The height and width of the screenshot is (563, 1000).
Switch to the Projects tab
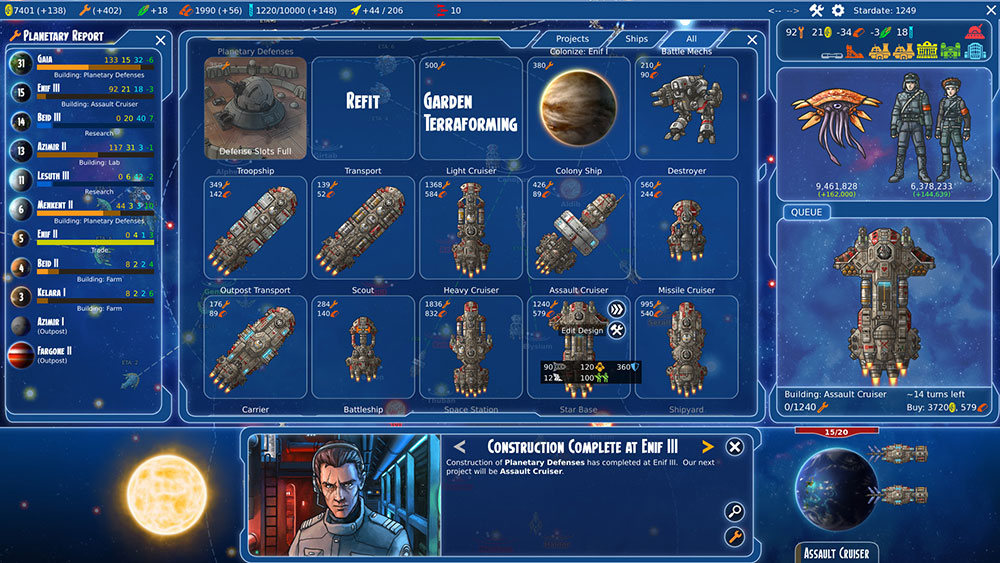572,39
